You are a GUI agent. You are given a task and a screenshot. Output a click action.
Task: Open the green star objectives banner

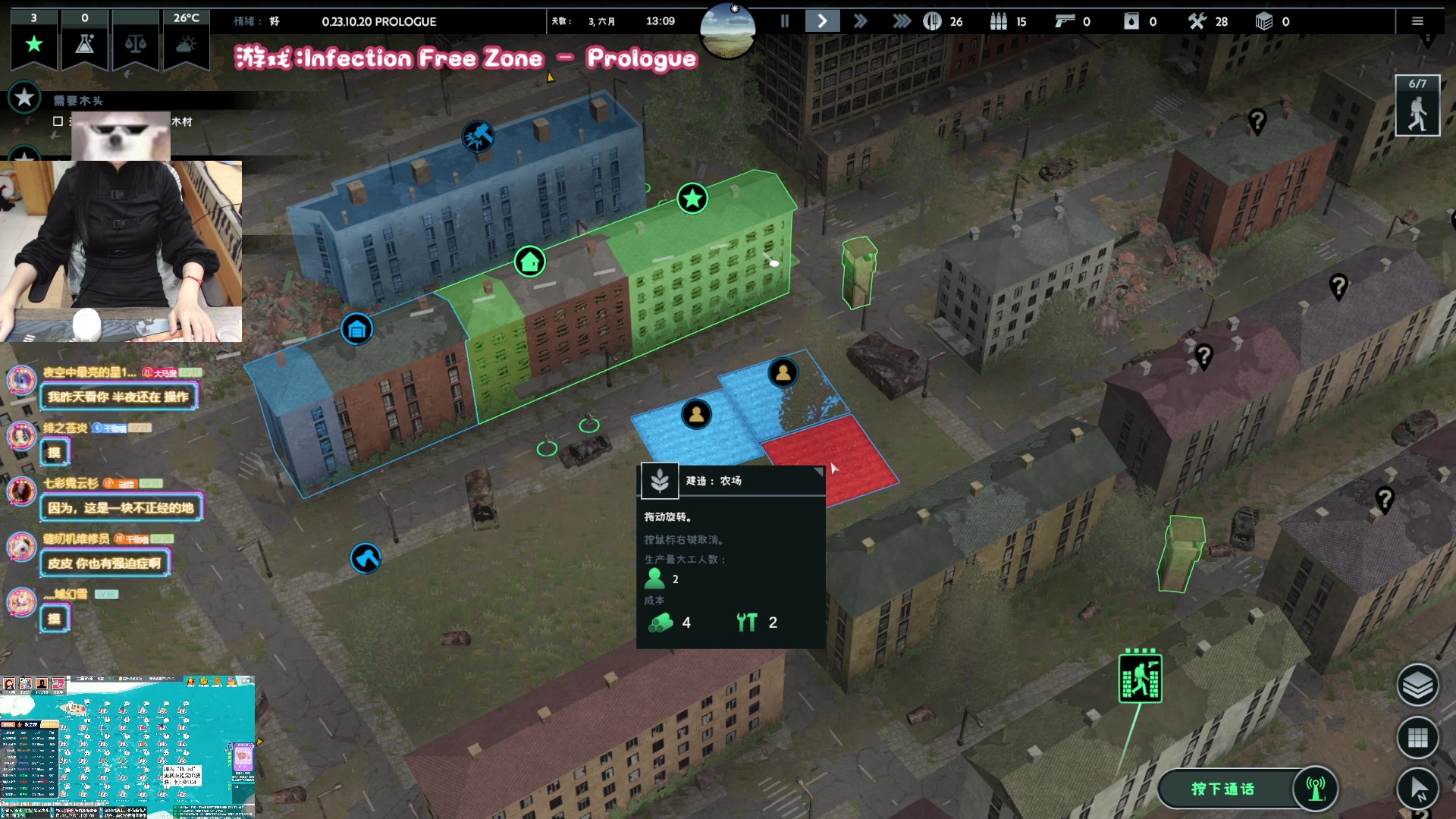pyautogui.click(x=34, y=44)
